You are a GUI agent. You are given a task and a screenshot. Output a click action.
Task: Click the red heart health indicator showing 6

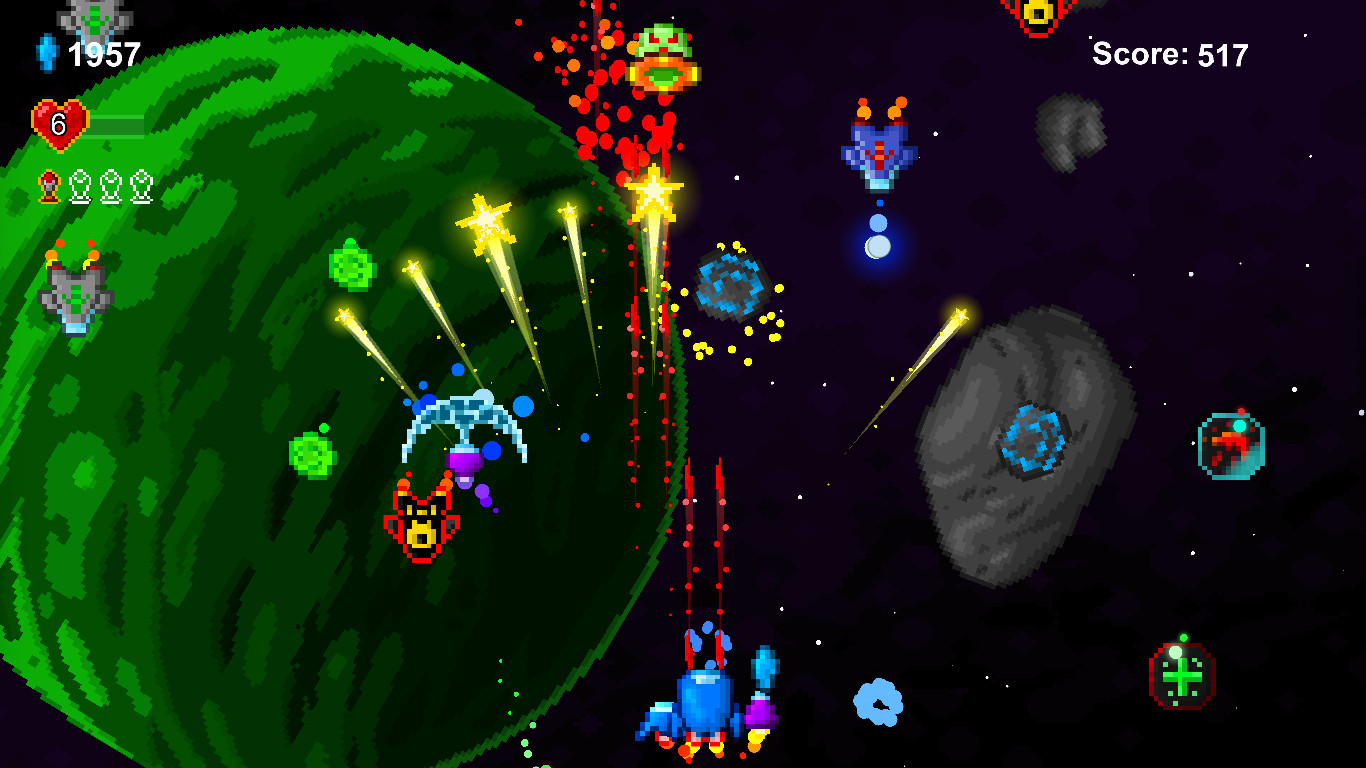point(58,123)
